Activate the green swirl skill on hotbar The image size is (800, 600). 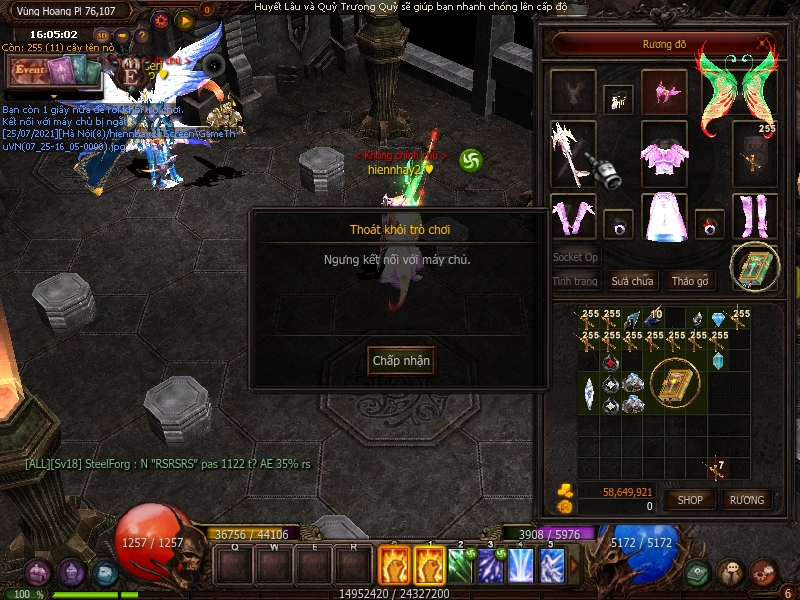(x=459, y=566)
